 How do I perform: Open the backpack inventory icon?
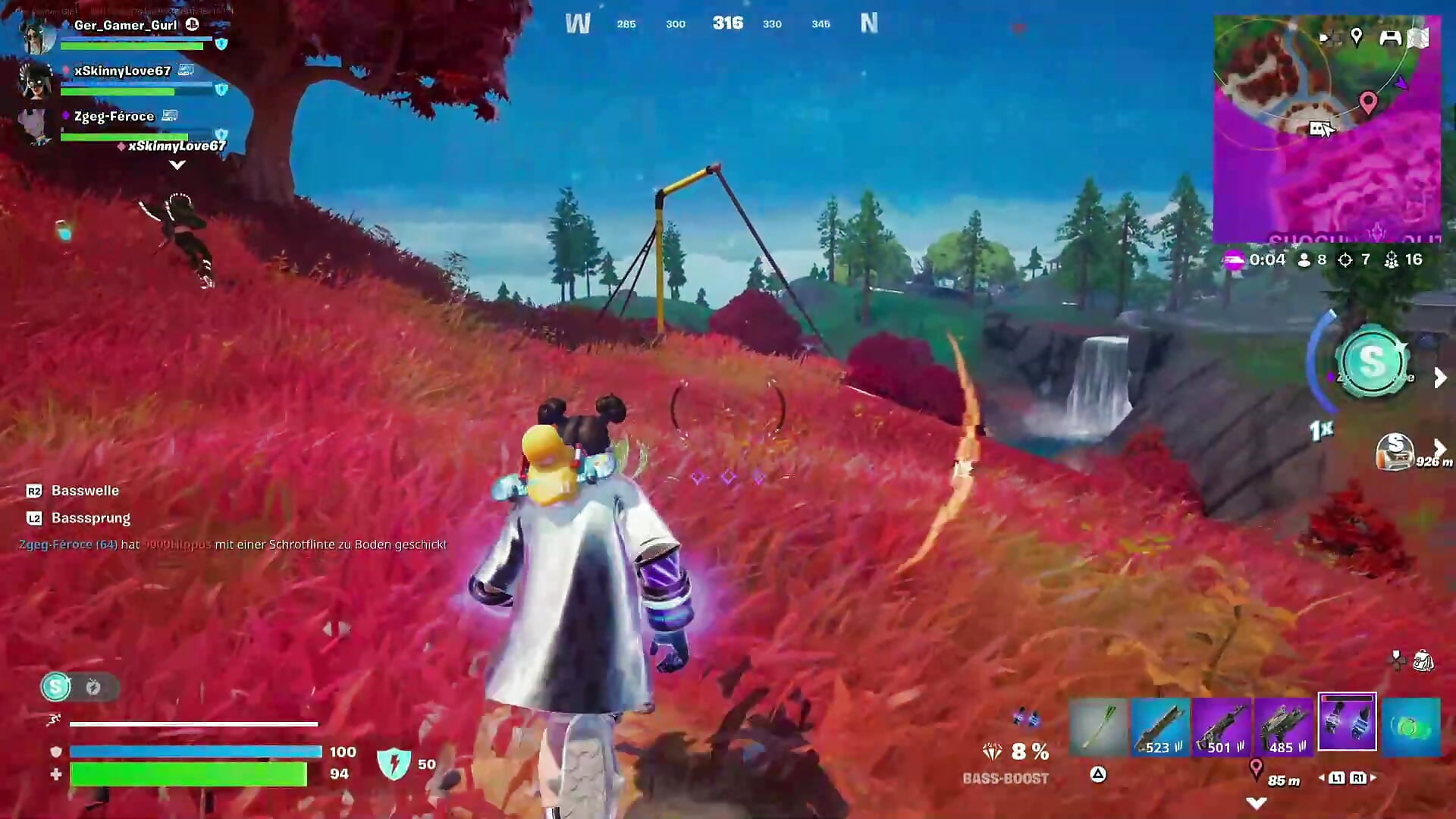pyautogui.click(x=1423, y=661)
